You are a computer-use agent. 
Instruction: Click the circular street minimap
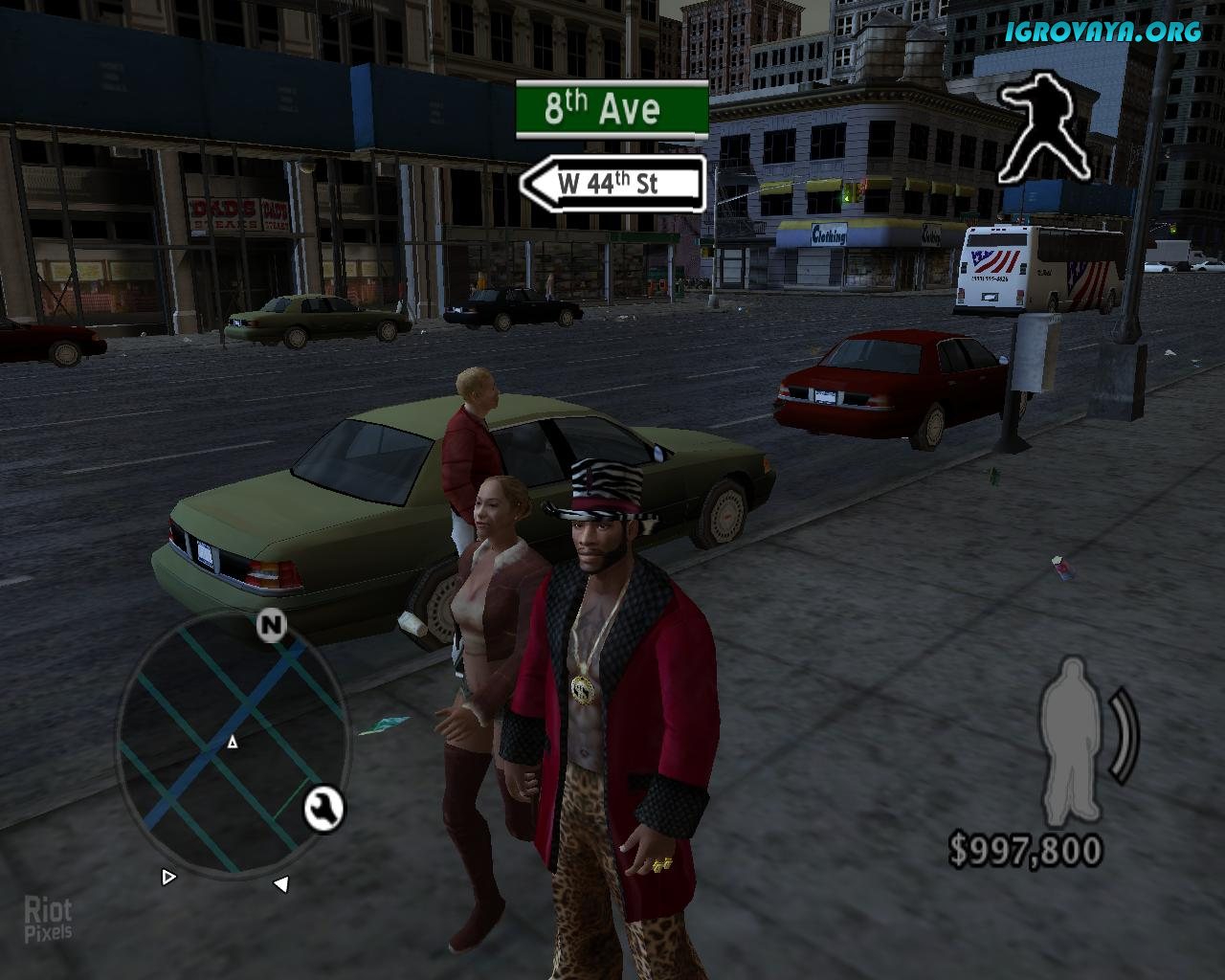230,743
